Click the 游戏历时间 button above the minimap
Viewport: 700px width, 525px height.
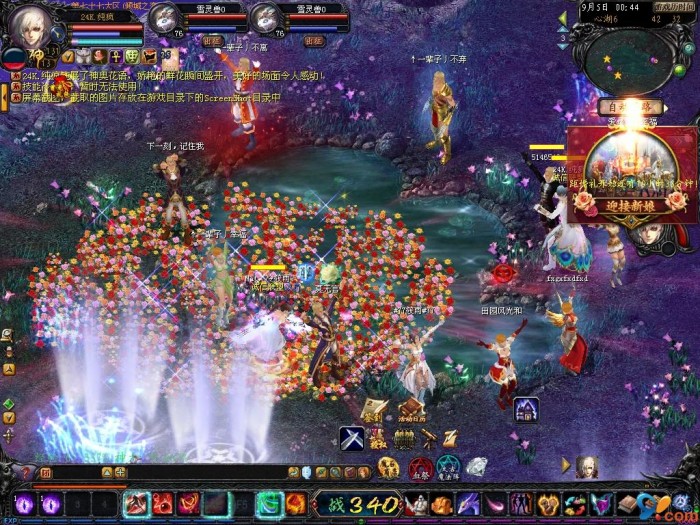pyautogui.click(x=675, y=5)
